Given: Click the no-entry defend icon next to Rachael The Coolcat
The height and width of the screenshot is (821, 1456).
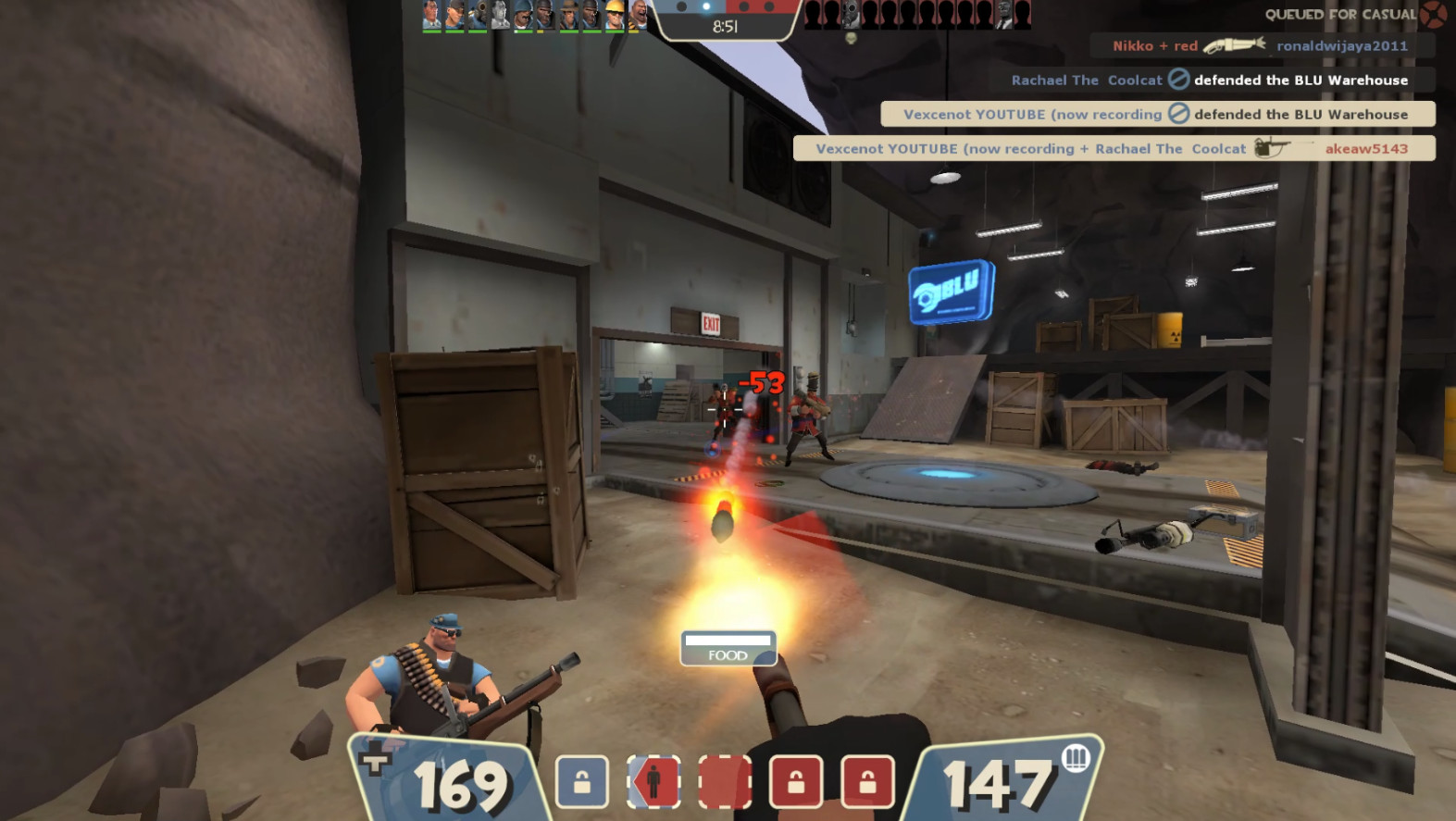Looking at the screenshot, I should click(1178, 80).
